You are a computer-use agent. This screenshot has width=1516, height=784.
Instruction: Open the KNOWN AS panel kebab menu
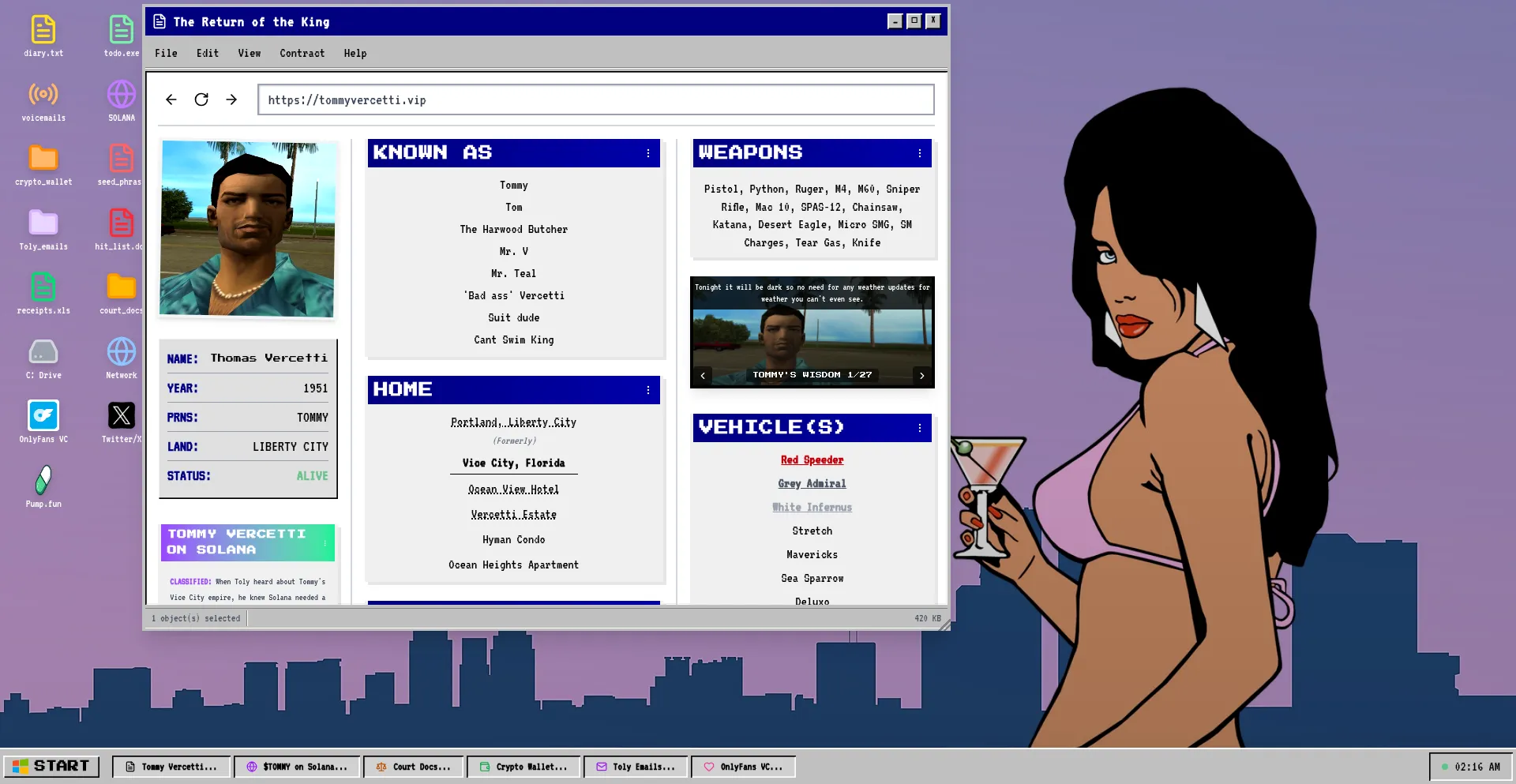649,153
